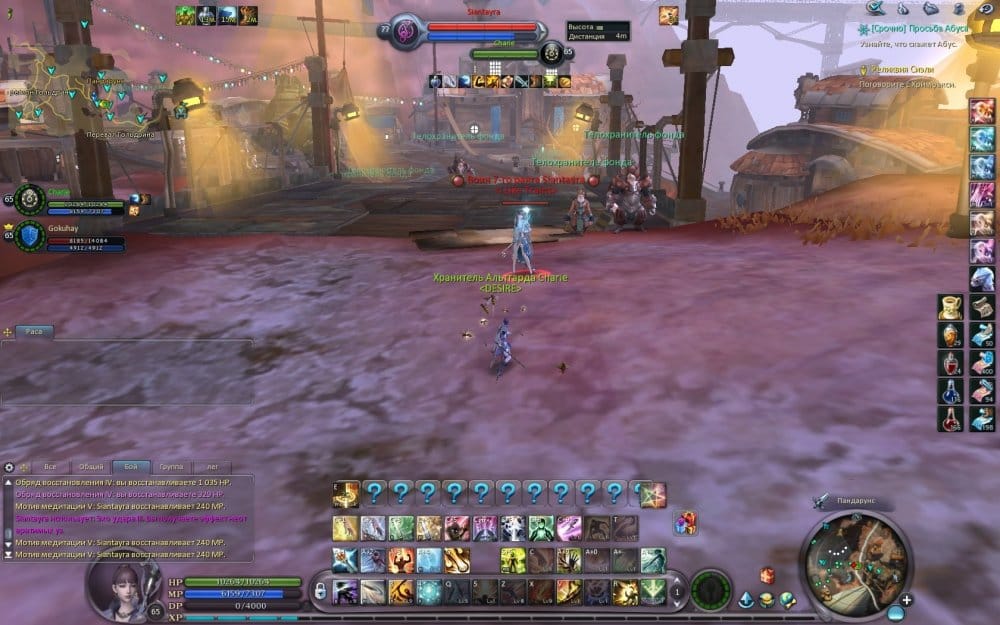Click the player portrait at bottom left
The width and height of the screenshot is (1000, 625).
(x=124, y=590)
